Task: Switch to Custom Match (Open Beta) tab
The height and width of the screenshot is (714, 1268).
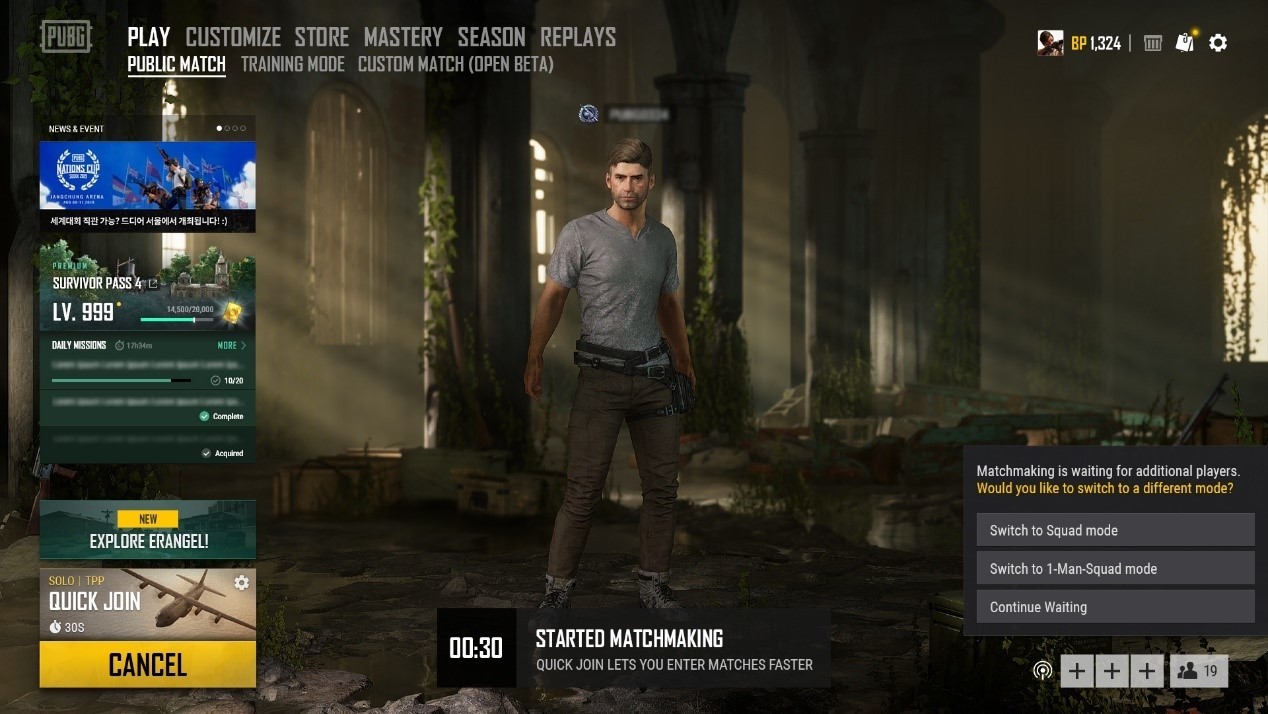Action: pyautogui.click(x=455, y=64)
